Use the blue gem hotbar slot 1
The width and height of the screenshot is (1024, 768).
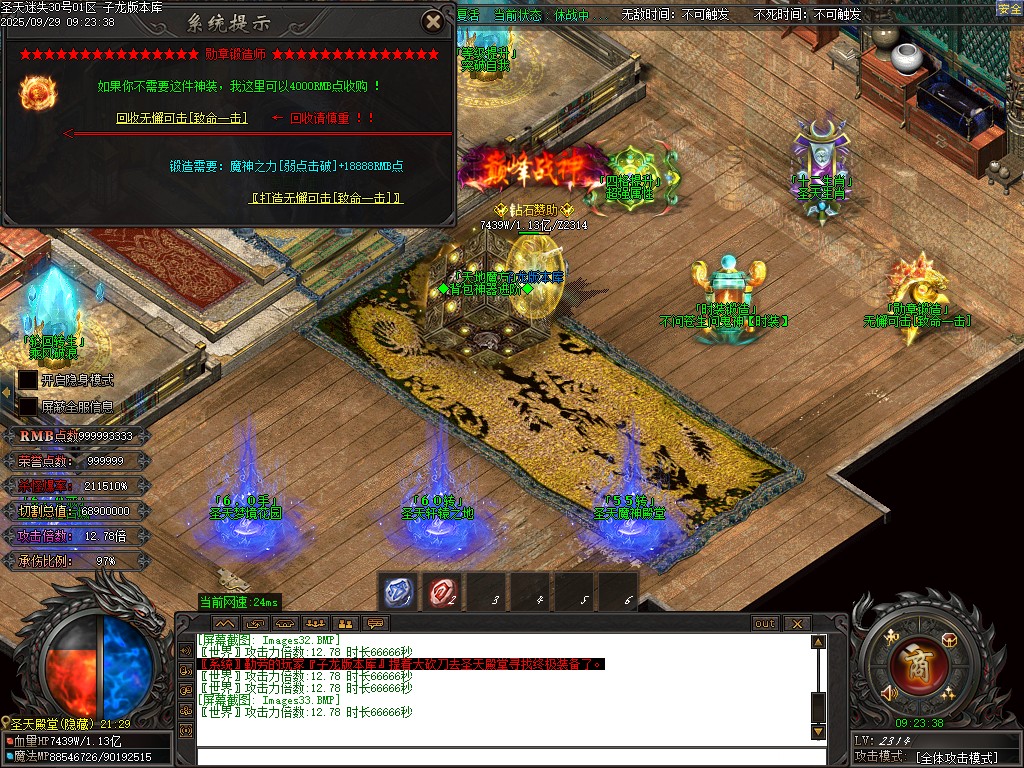click(x=397, y=592)
